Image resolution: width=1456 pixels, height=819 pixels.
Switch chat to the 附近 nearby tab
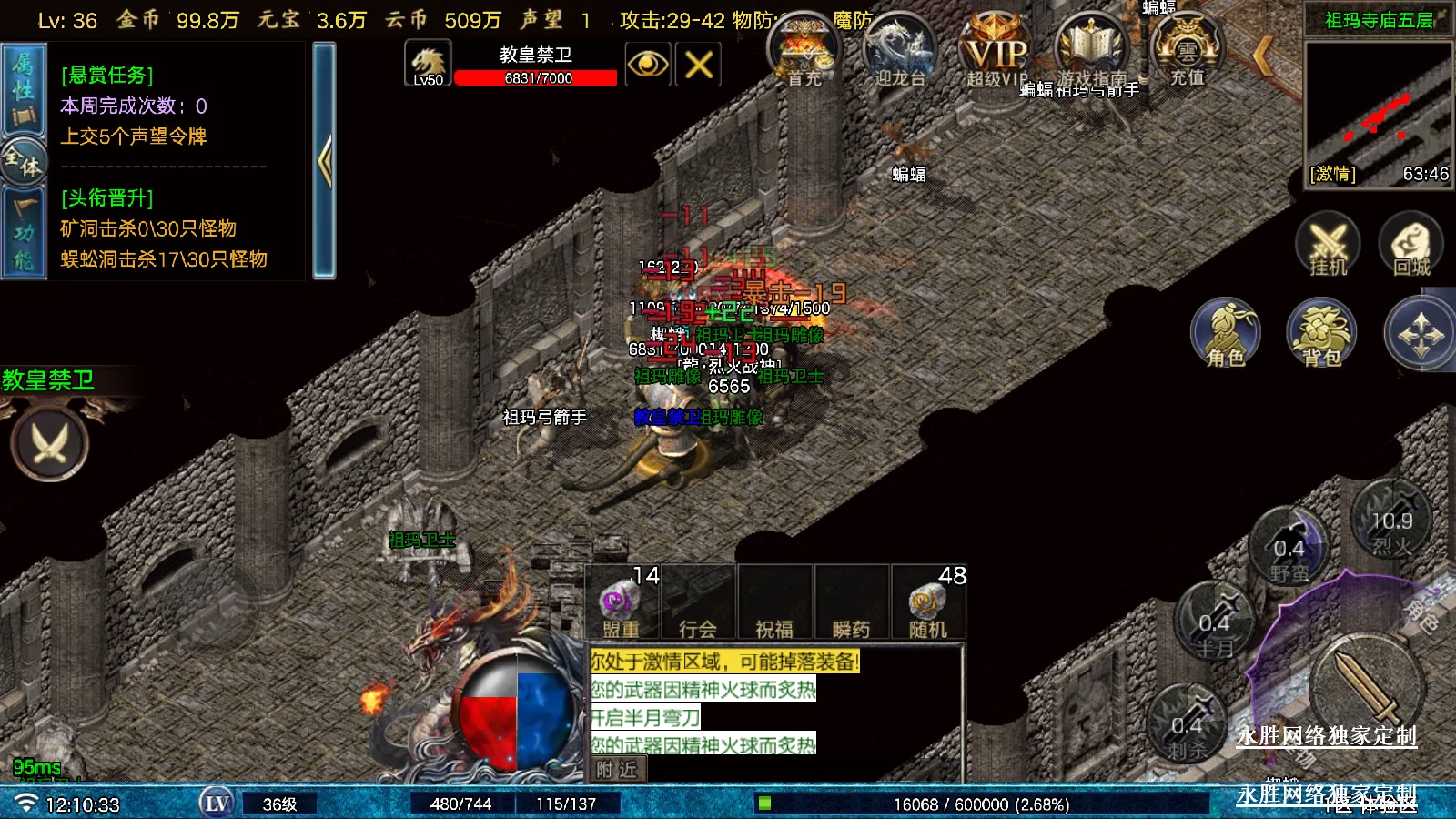pos(617,770)
